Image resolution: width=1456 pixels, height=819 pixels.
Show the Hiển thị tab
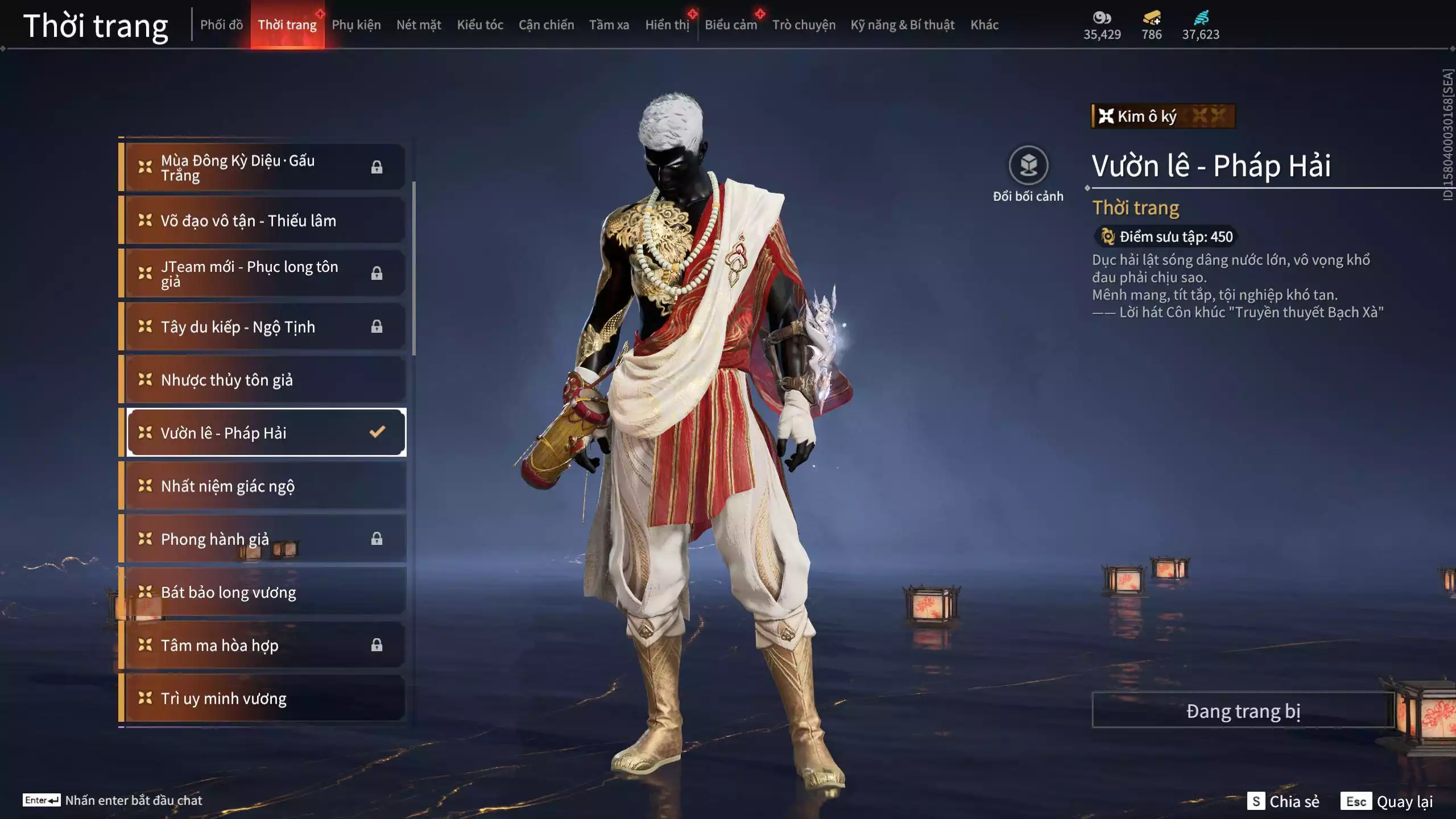pyautogui.click(x=667, y=25)
